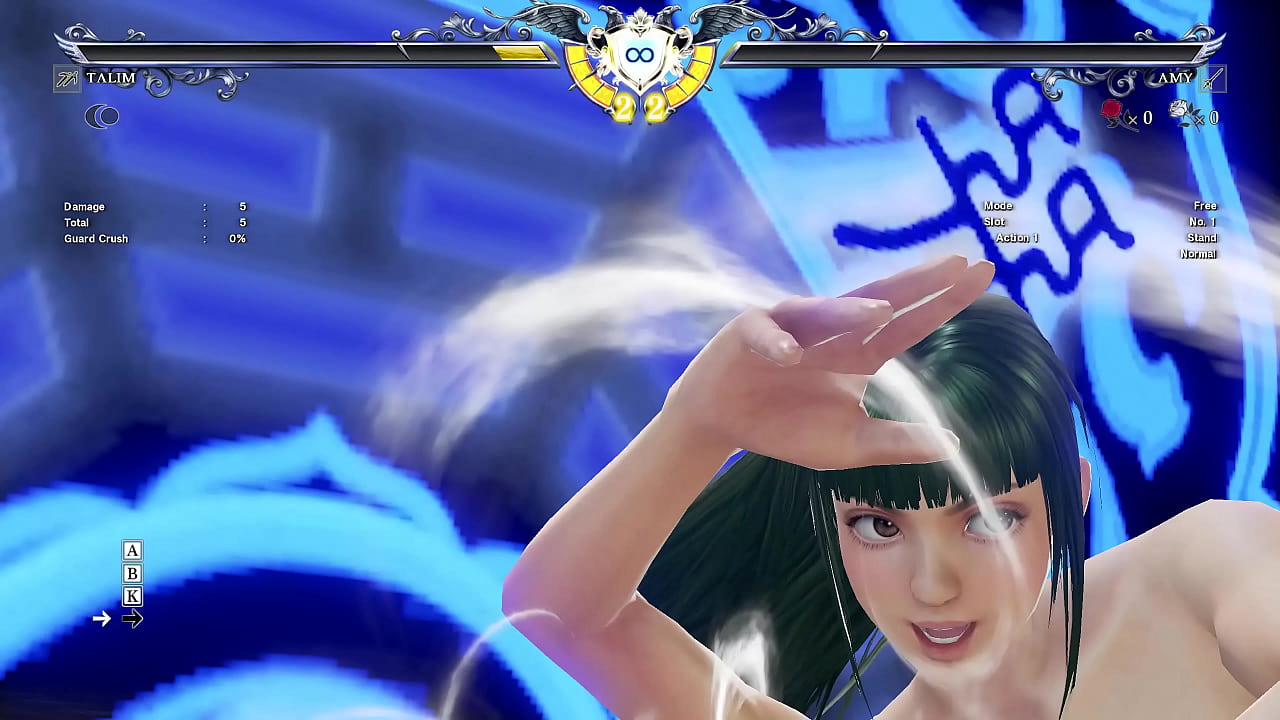Click the white rose counter icon
Image resolution: width=1280 pixels, height=720 pixels.
pos(1184,113)
